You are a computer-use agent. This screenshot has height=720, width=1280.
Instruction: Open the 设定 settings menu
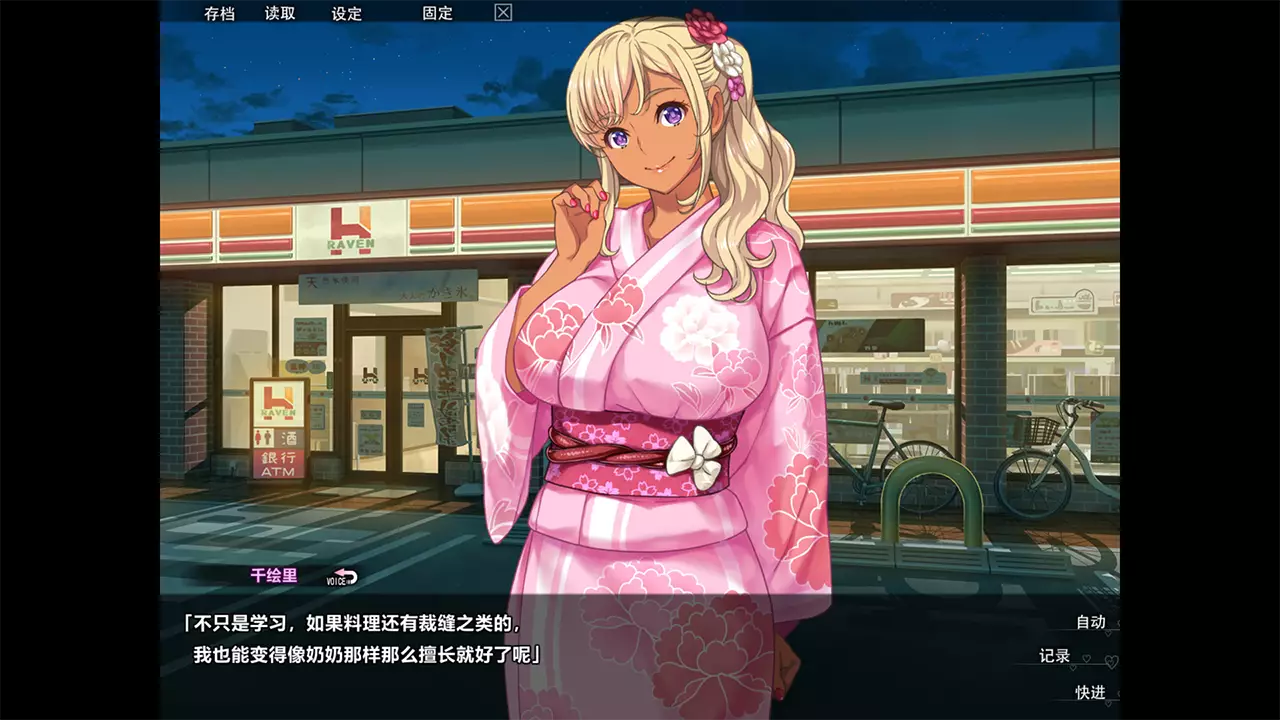click(x=347, y=14)
